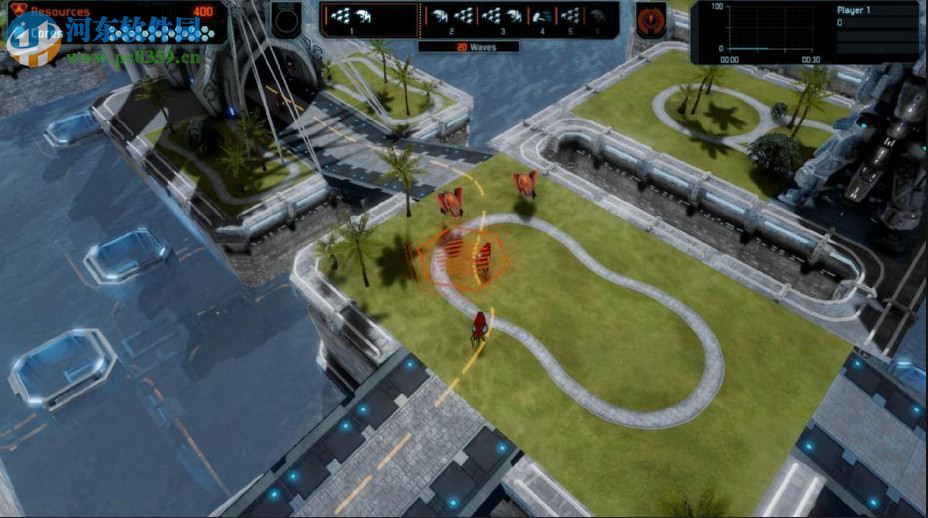Select wave 3 in the wave queue
Image resolution: width=928 pixels, height=518 pixels.
point(502,17)
